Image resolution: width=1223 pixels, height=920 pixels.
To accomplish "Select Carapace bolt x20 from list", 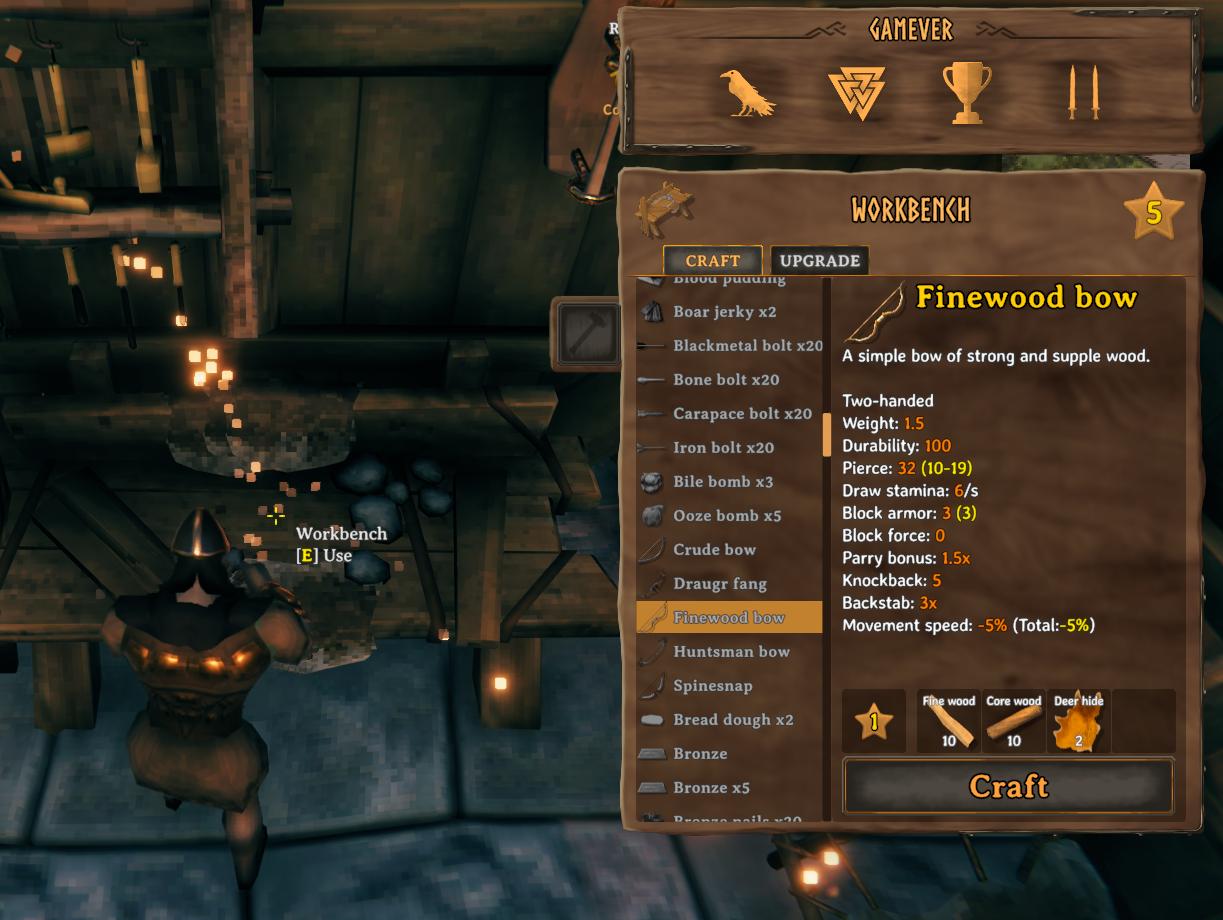I will click(742, 414).
